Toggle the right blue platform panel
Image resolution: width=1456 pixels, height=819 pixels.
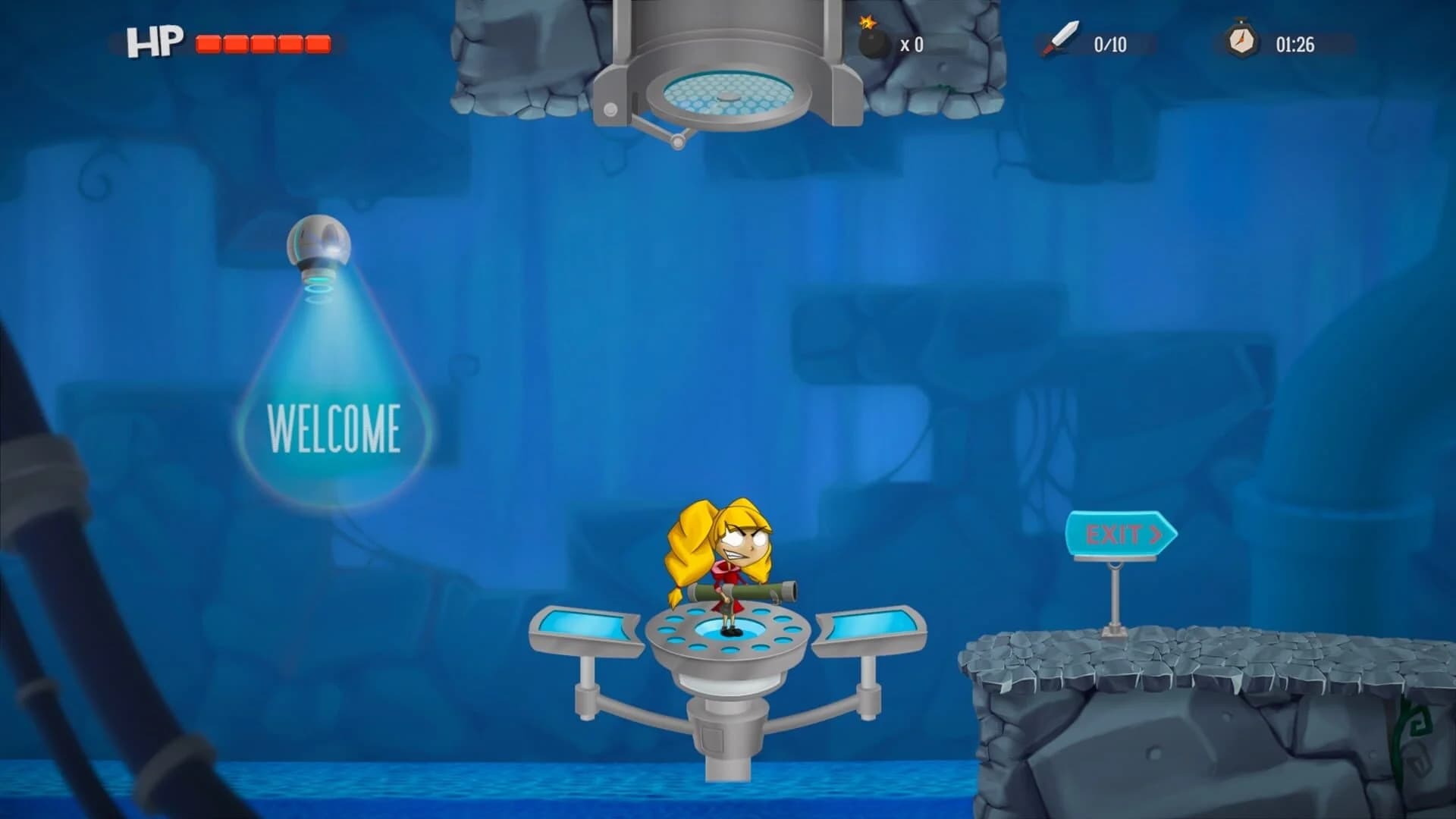[872, 626]
